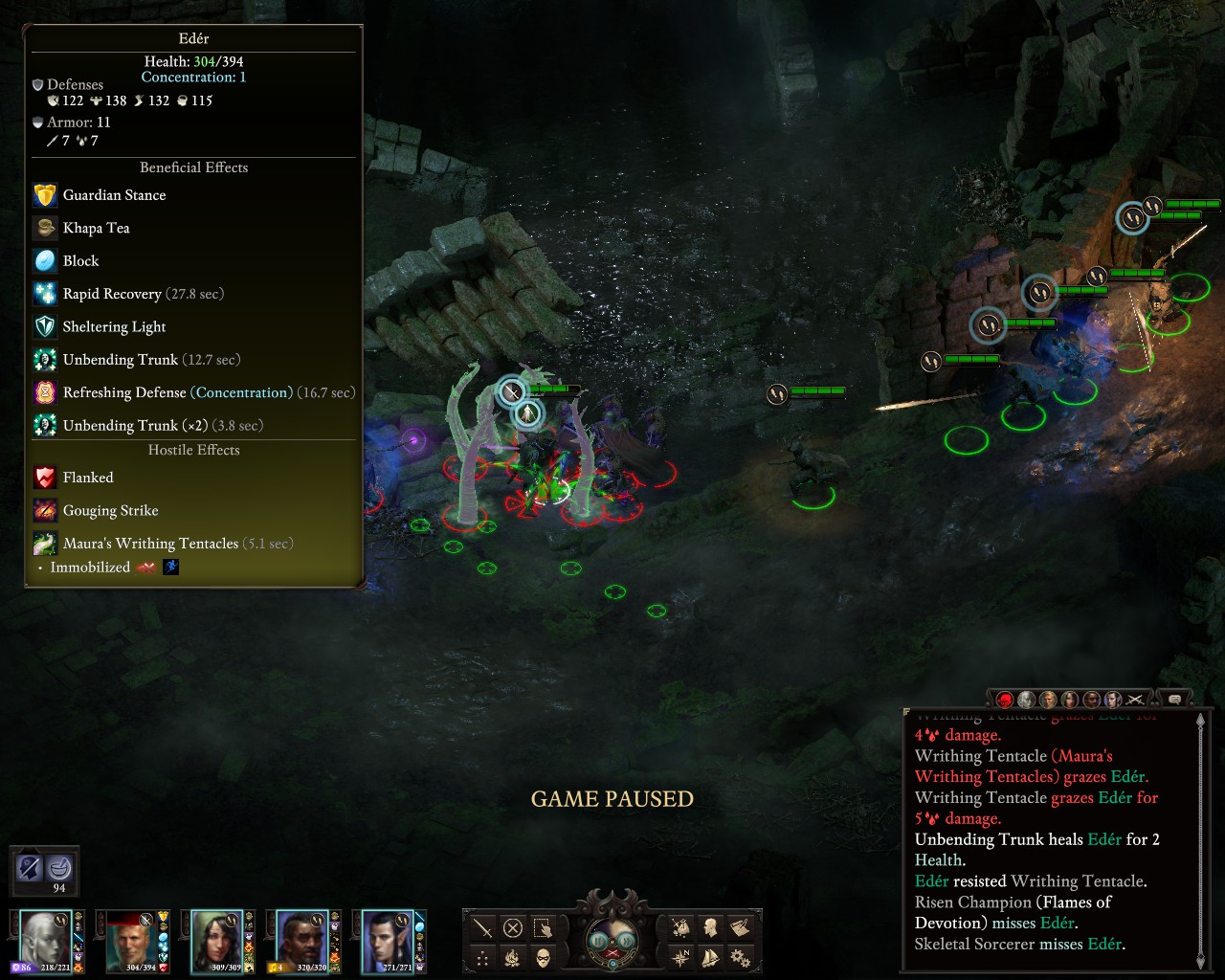
Task: Cancel the current action with the X button
Action: (513, 927)
